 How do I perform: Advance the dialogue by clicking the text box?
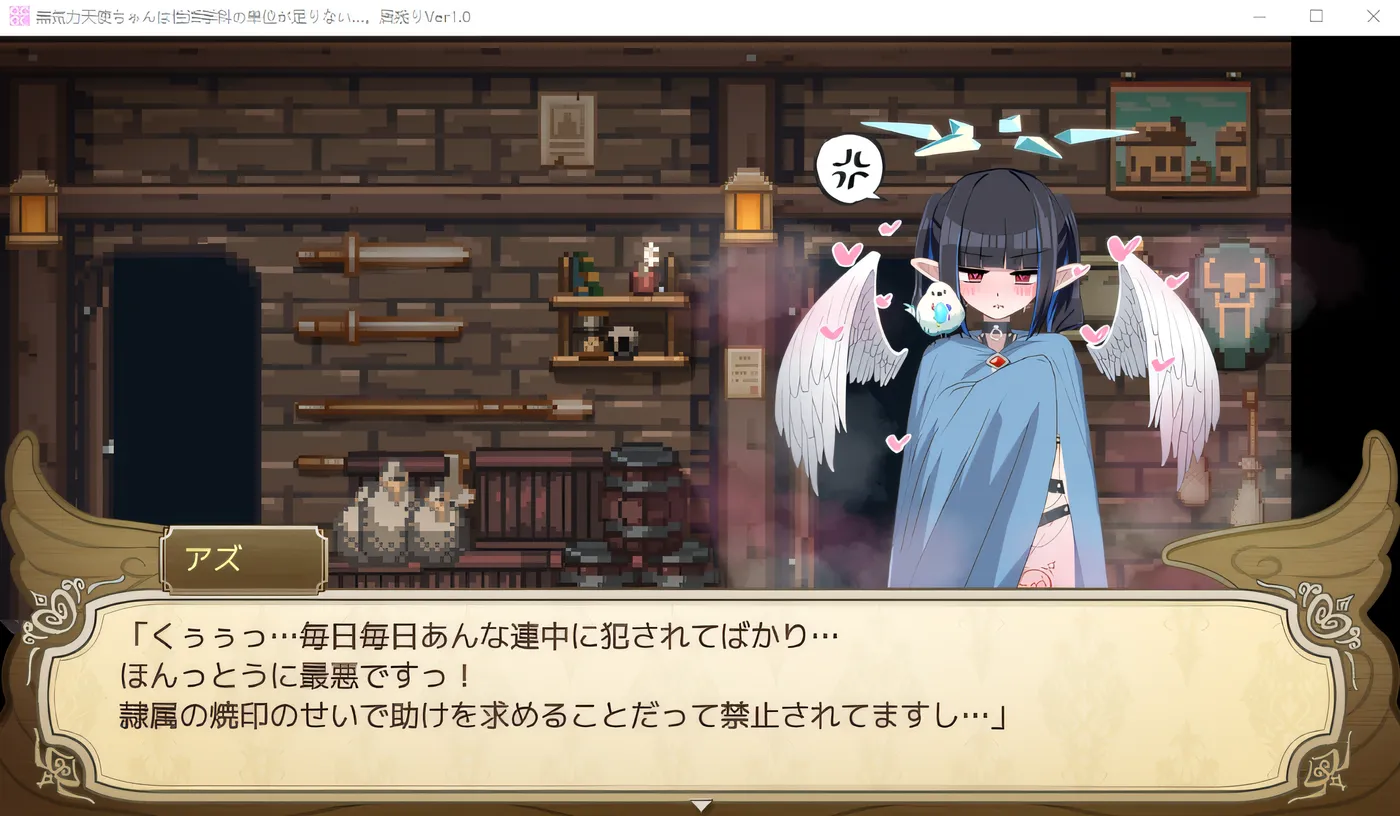pos(700,680)
